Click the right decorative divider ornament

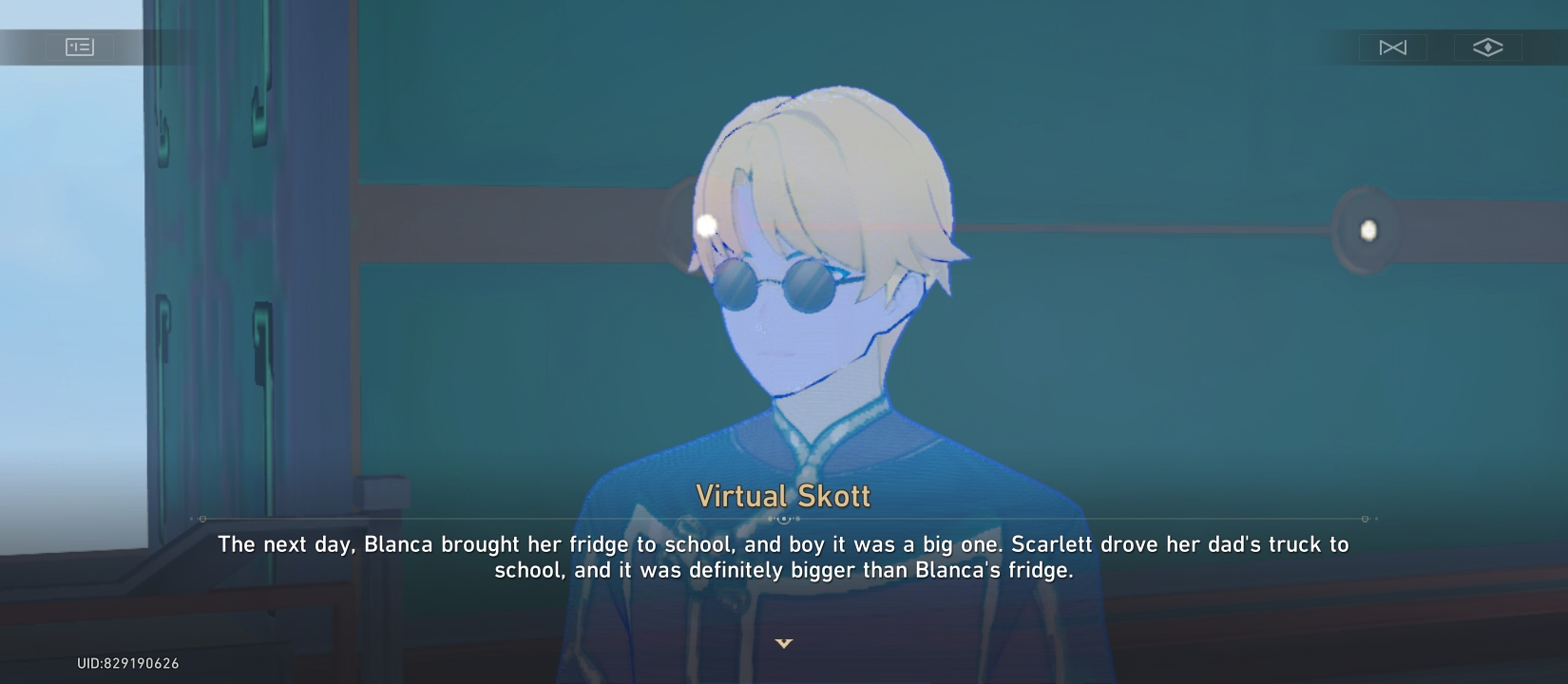coord(1366,520)
